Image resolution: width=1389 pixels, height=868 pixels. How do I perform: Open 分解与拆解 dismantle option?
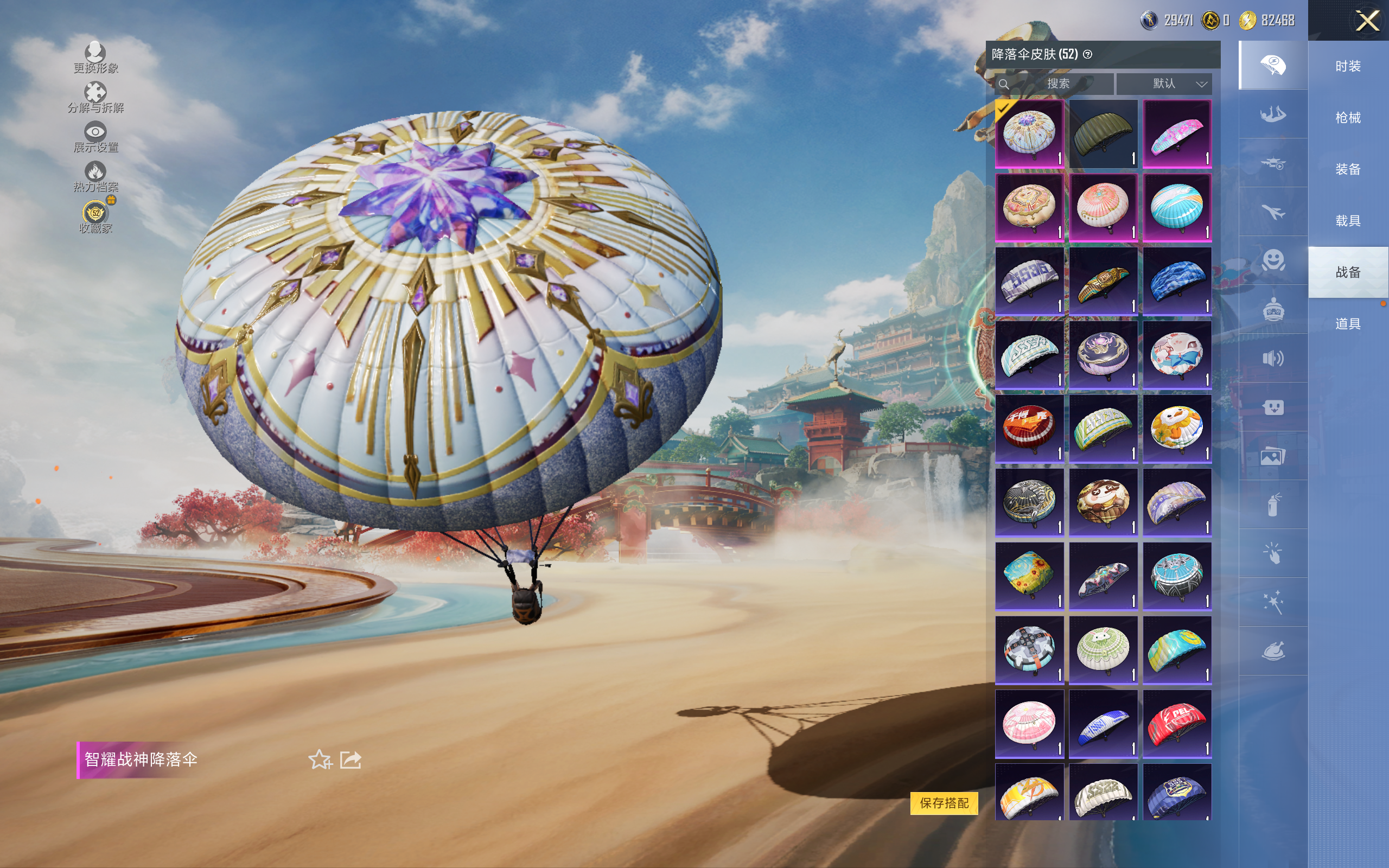pyautogui.click(x=95, y=98)
